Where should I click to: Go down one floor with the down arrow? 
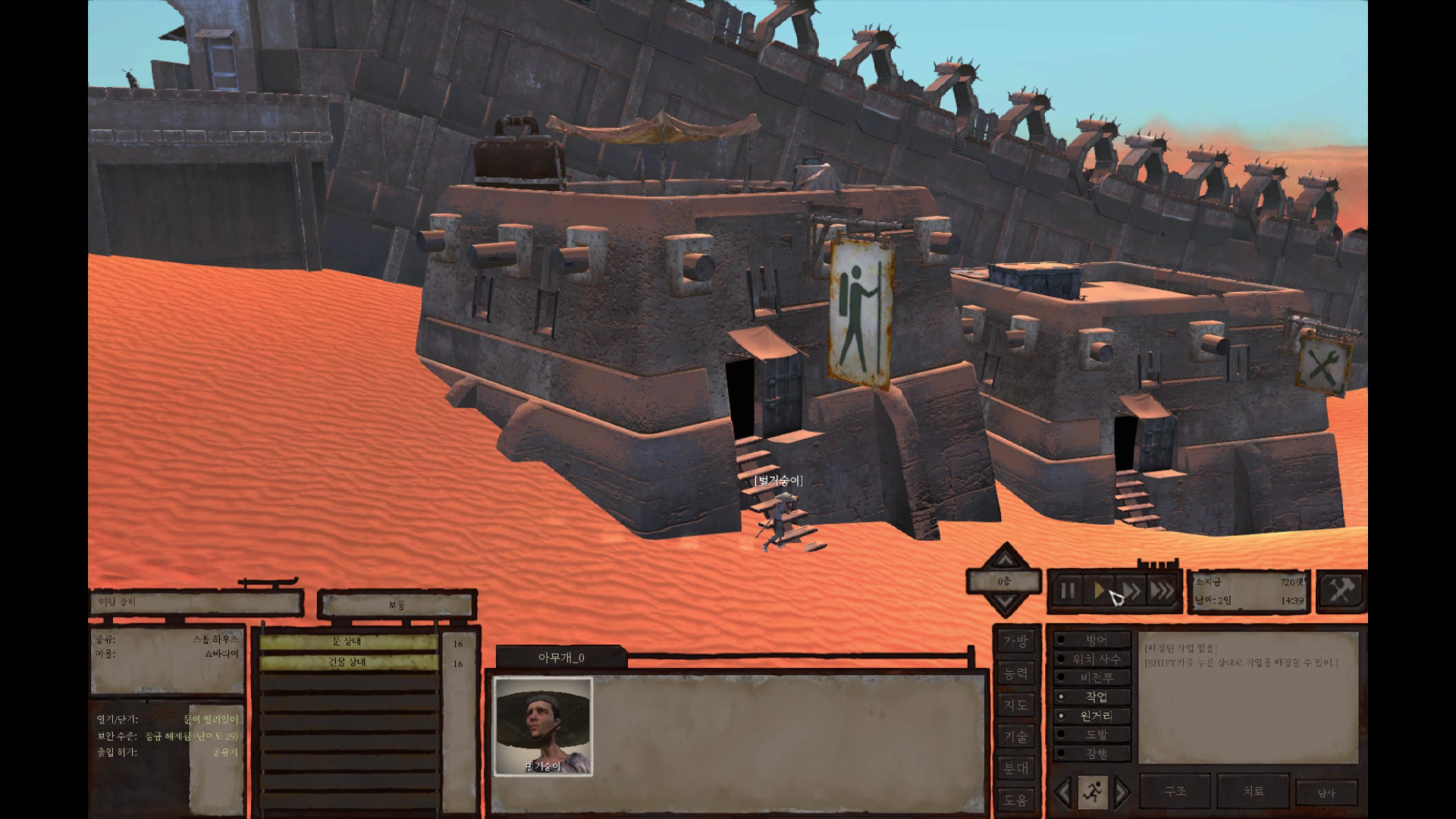1004,604
